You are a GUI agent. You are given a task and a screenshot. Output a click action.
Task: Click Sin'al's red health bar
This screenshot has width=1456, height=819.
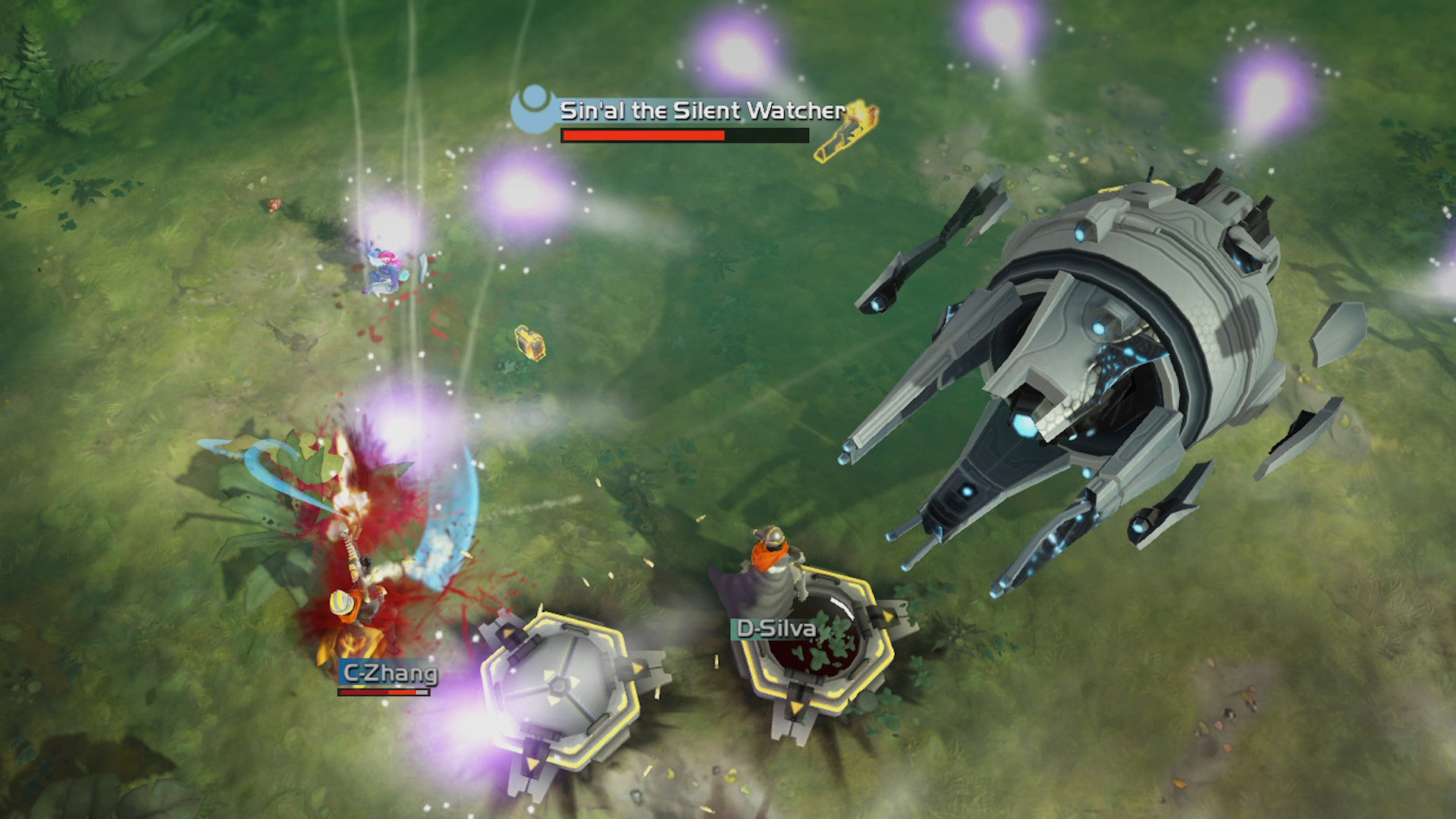643,136
